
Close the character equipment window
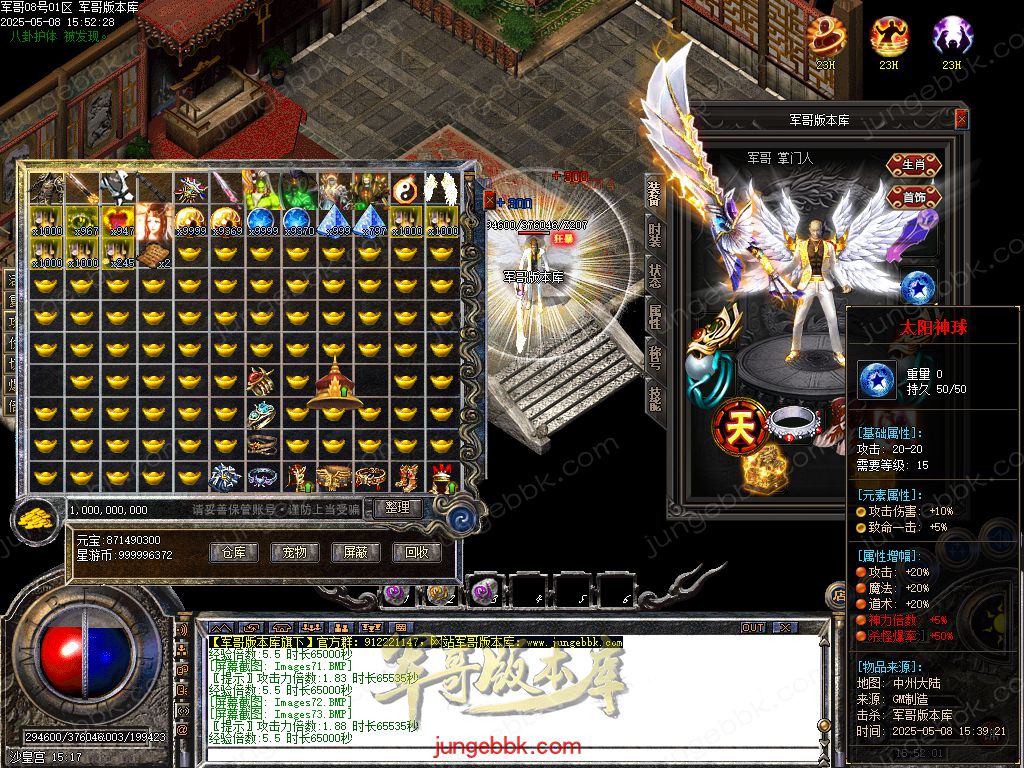(x=961, y=119)
